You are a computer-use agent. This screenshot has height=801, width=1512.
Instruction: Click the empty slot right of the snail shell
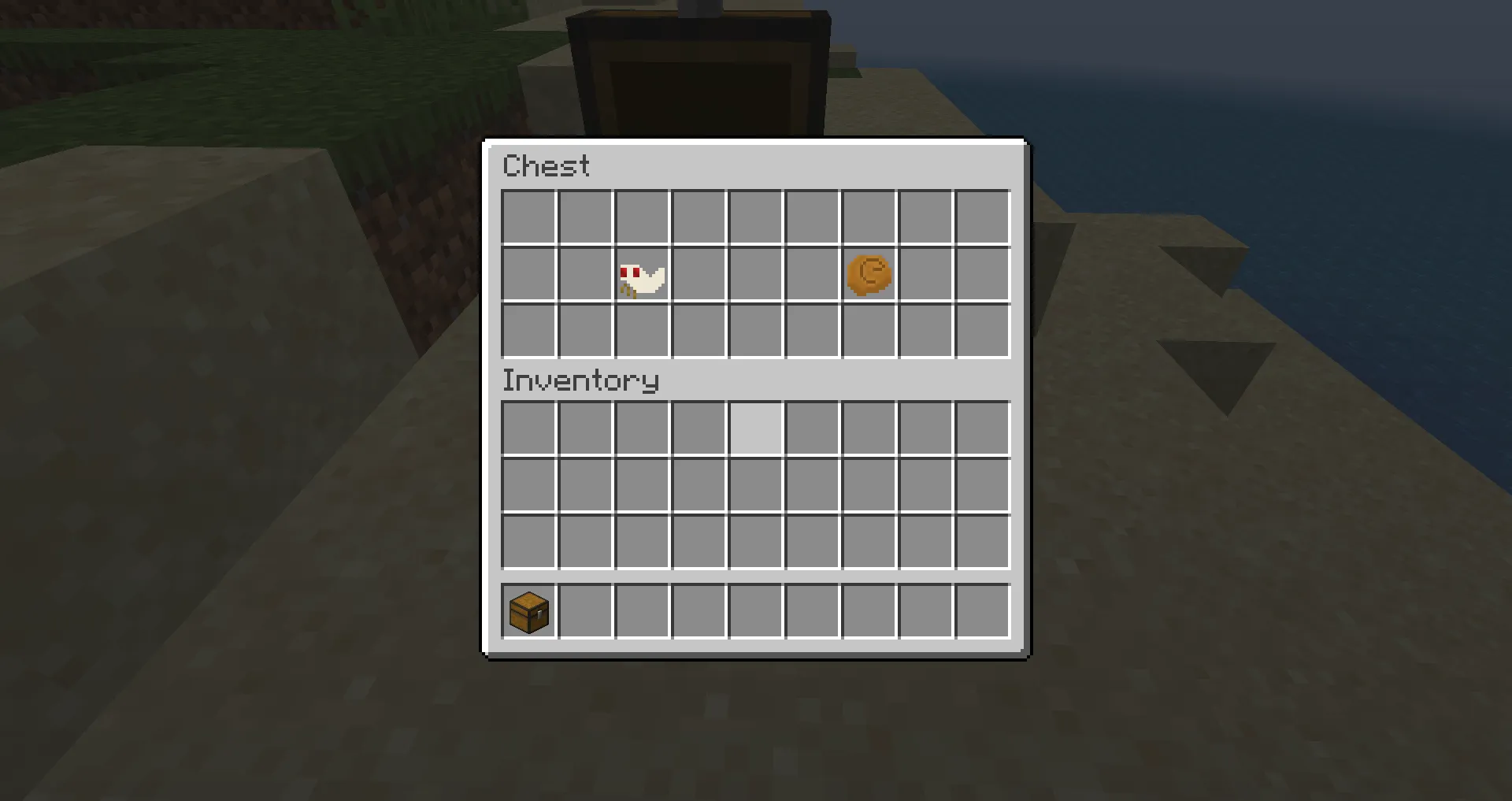point(925,273)
